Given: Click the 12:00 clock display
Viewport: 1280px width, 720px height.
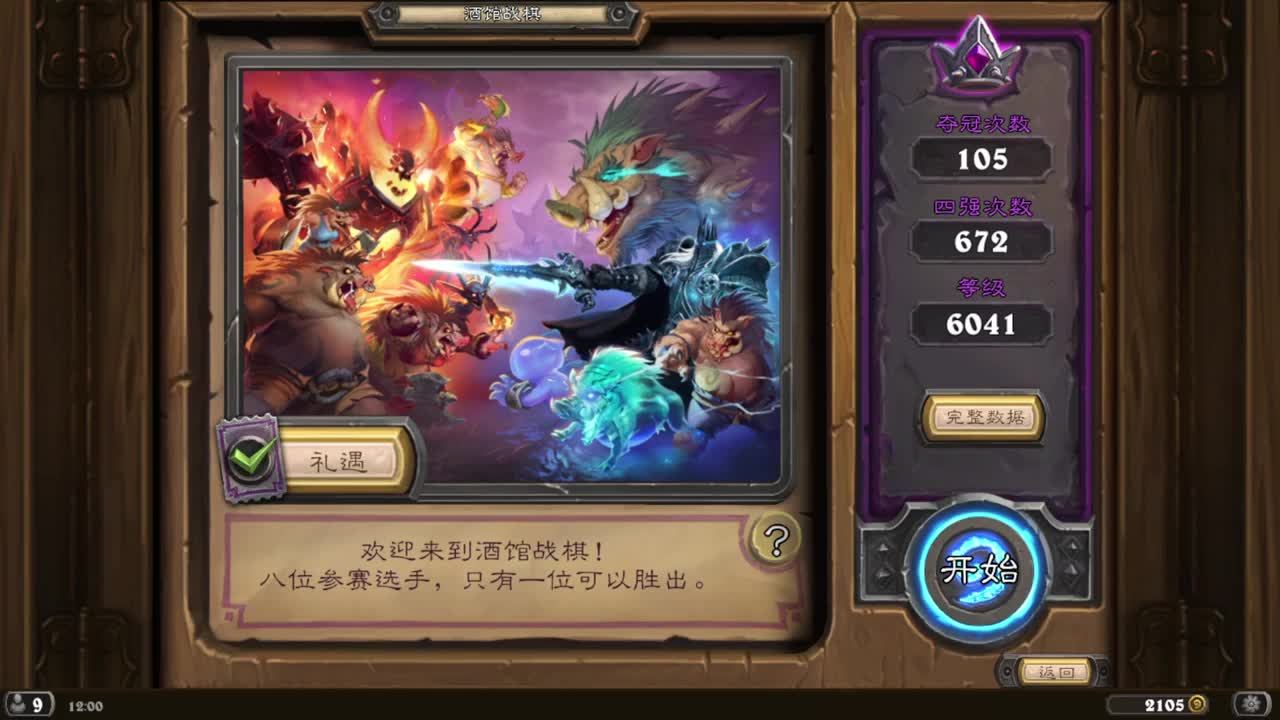Looking at the screenshot, I should 82,707.
